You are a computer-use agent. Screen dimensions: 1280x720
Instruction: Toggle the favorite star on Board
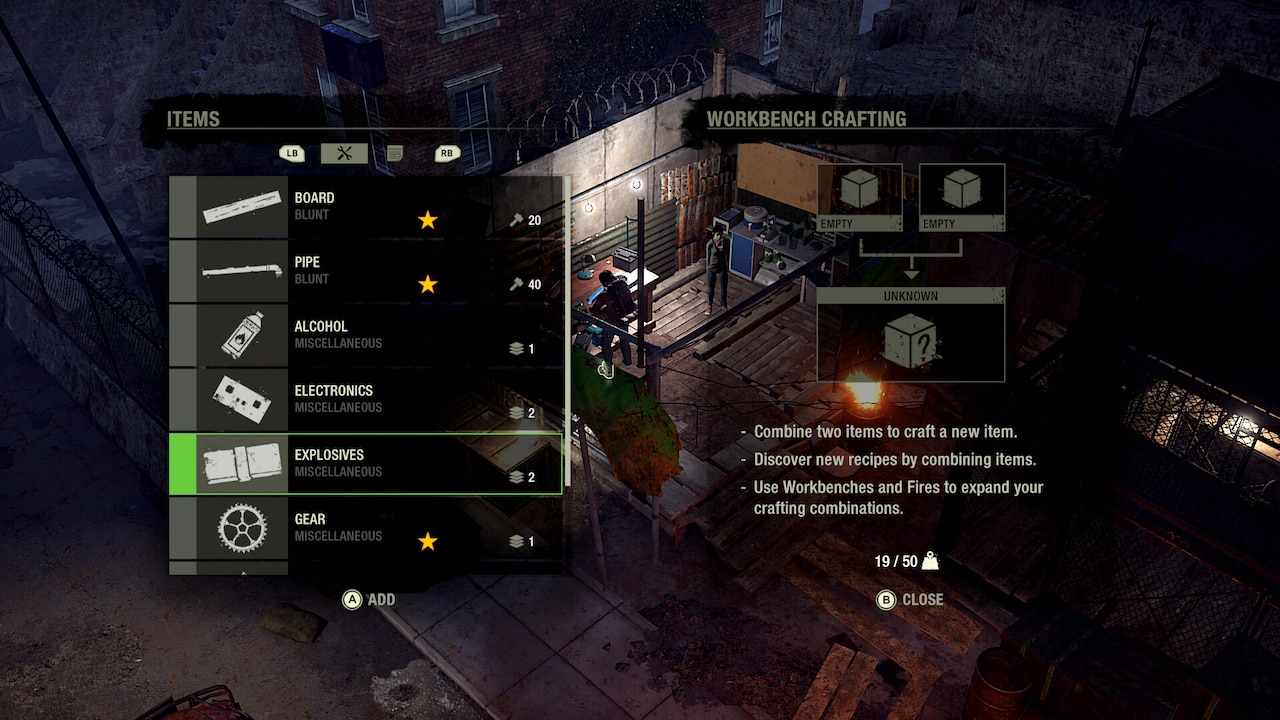click(x=427, y=220)
